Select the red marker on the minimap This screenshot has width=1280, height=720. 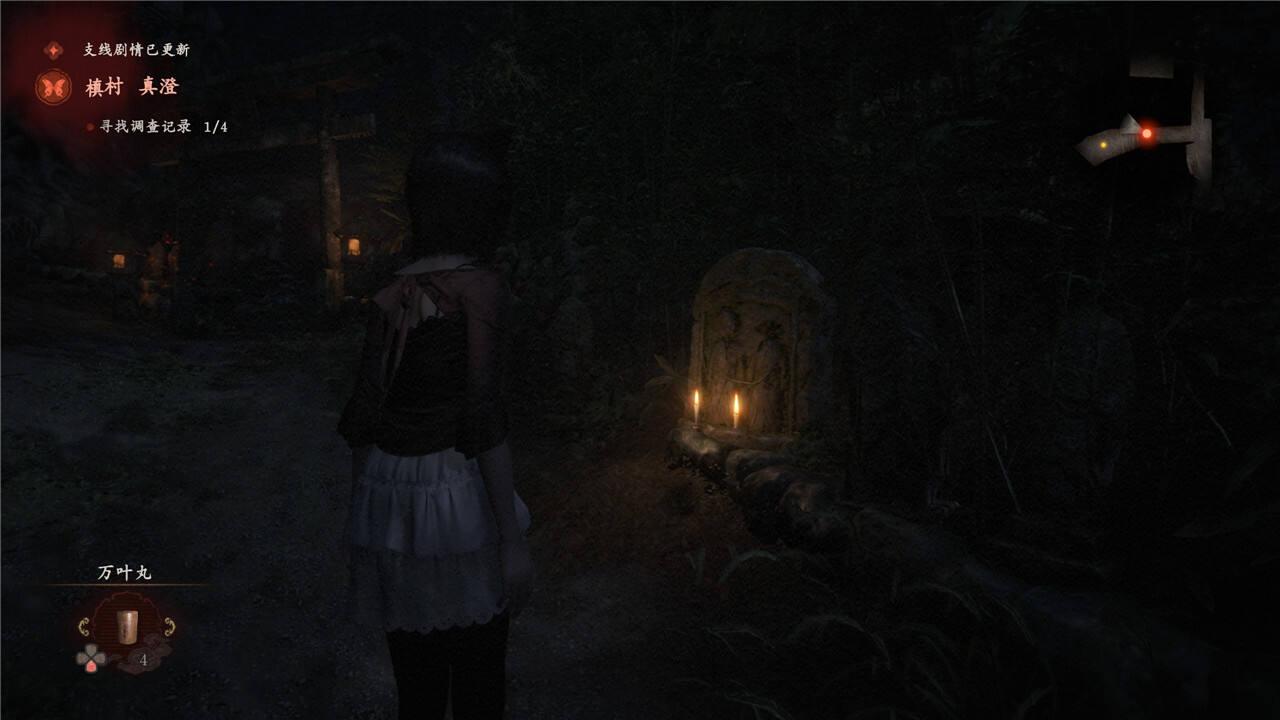1147,133
